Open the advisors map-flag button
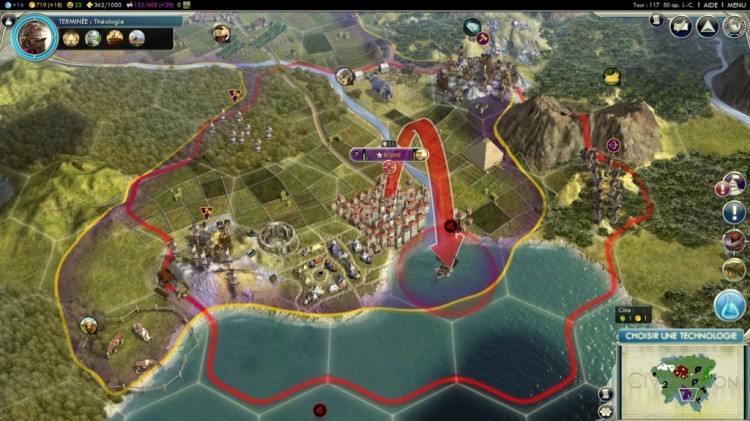 pyautogui.click(x=682, y=26)
